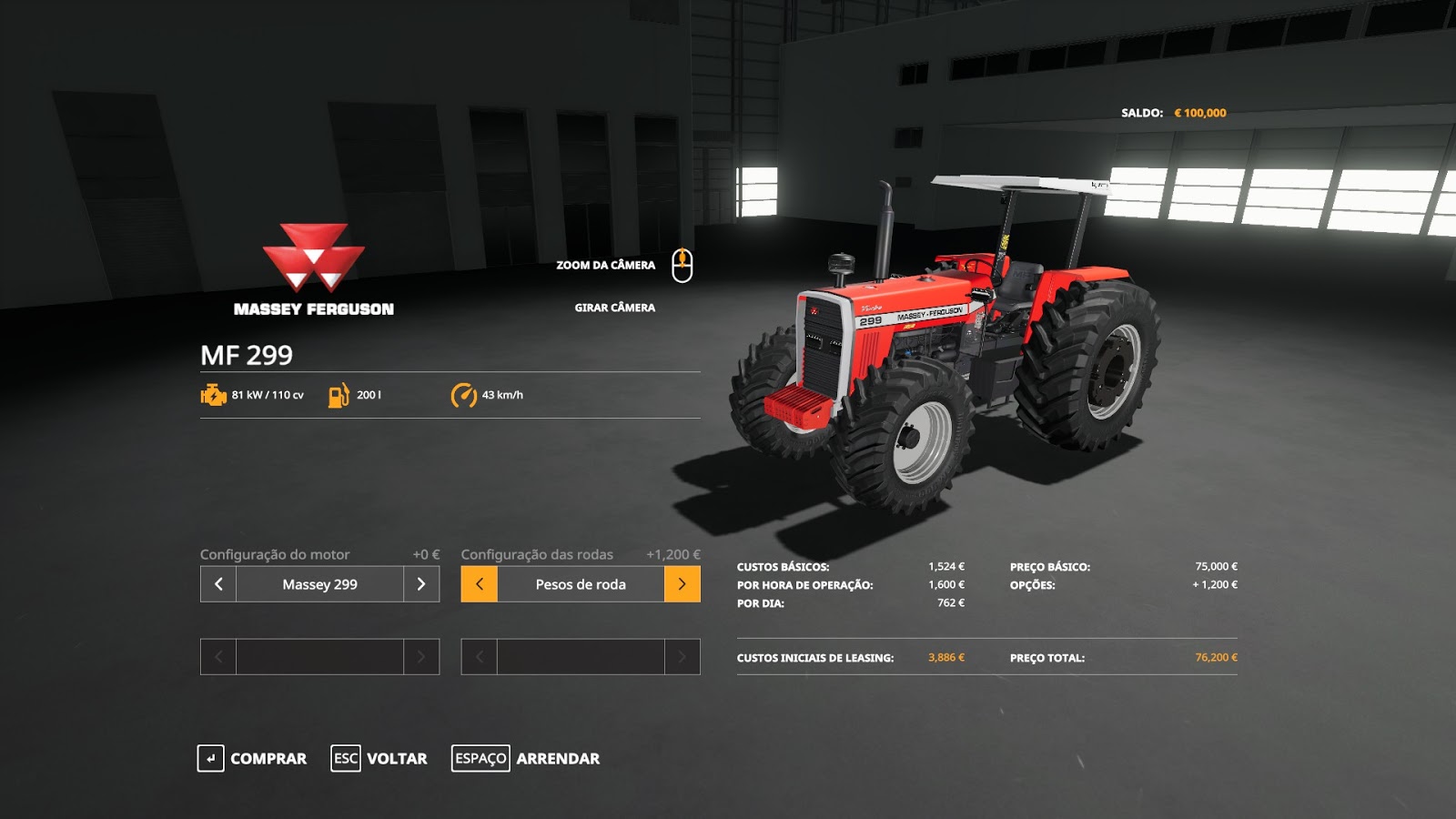Viewport: 1456px width, 819px height.
Task: Click Voltar to return to shop
Action: tap(398, 758)
